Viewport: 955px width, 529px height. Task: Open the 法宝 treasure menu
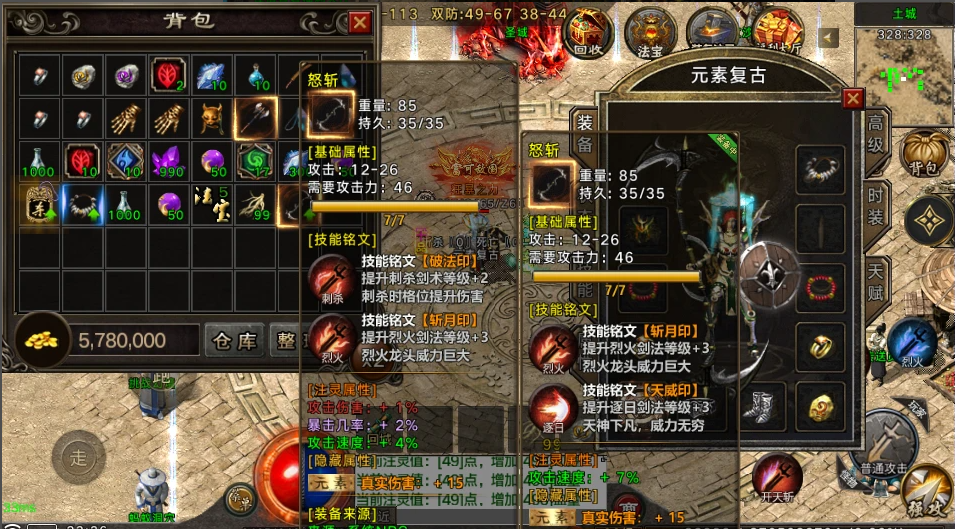[650, 31]
